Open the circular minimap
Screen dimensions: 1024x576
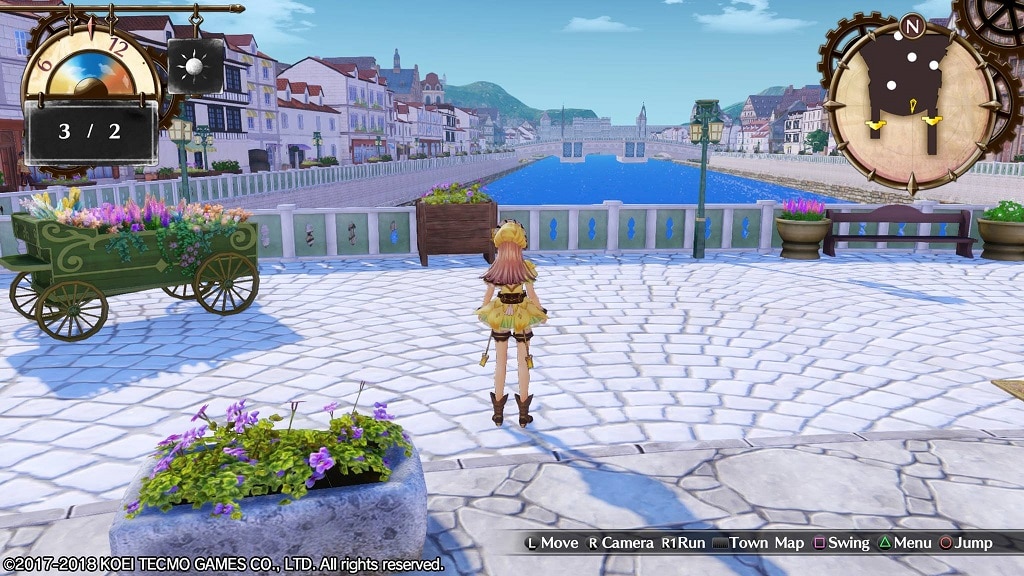910,104
